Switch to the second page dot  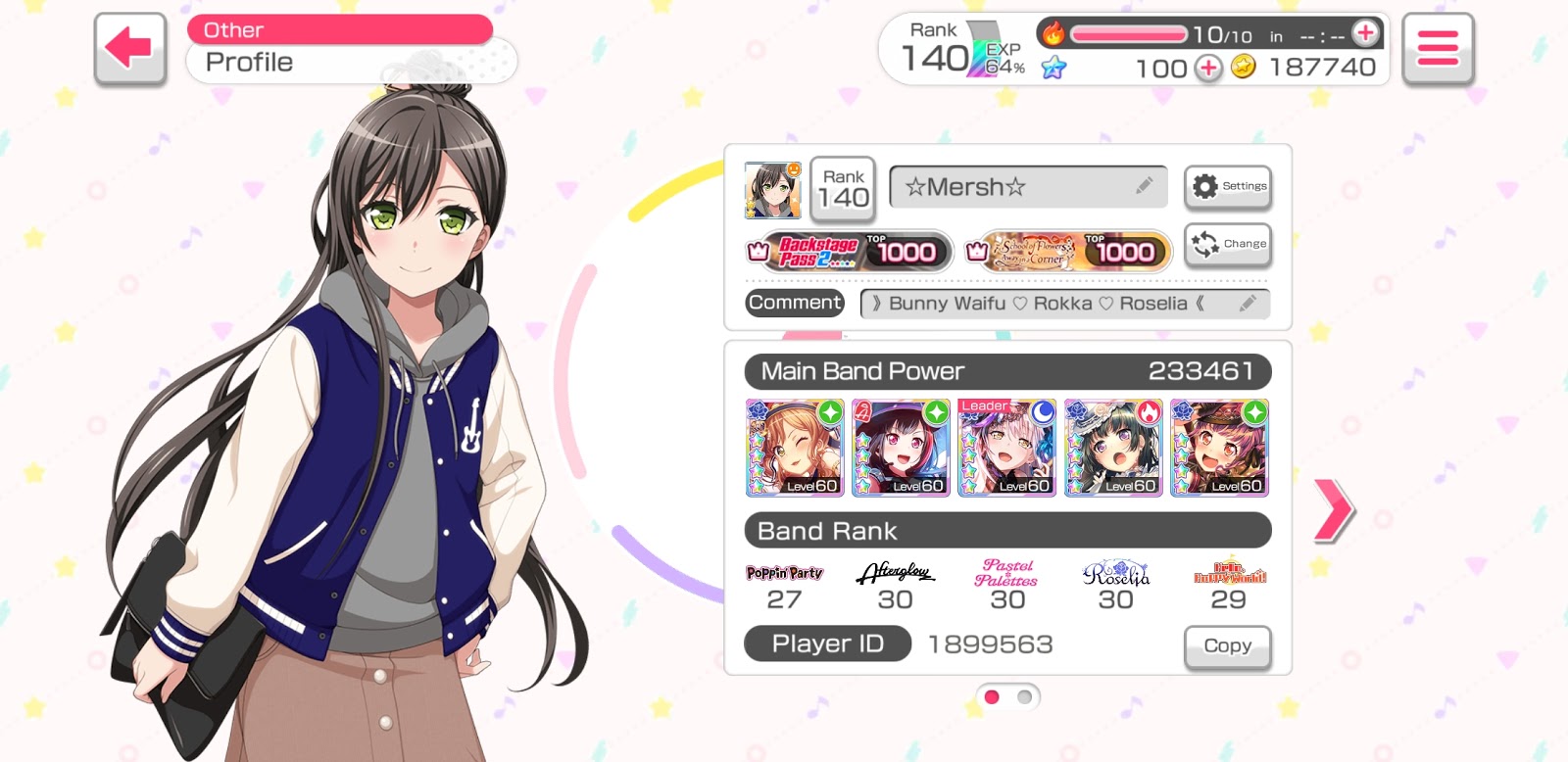coord(1024,697)
